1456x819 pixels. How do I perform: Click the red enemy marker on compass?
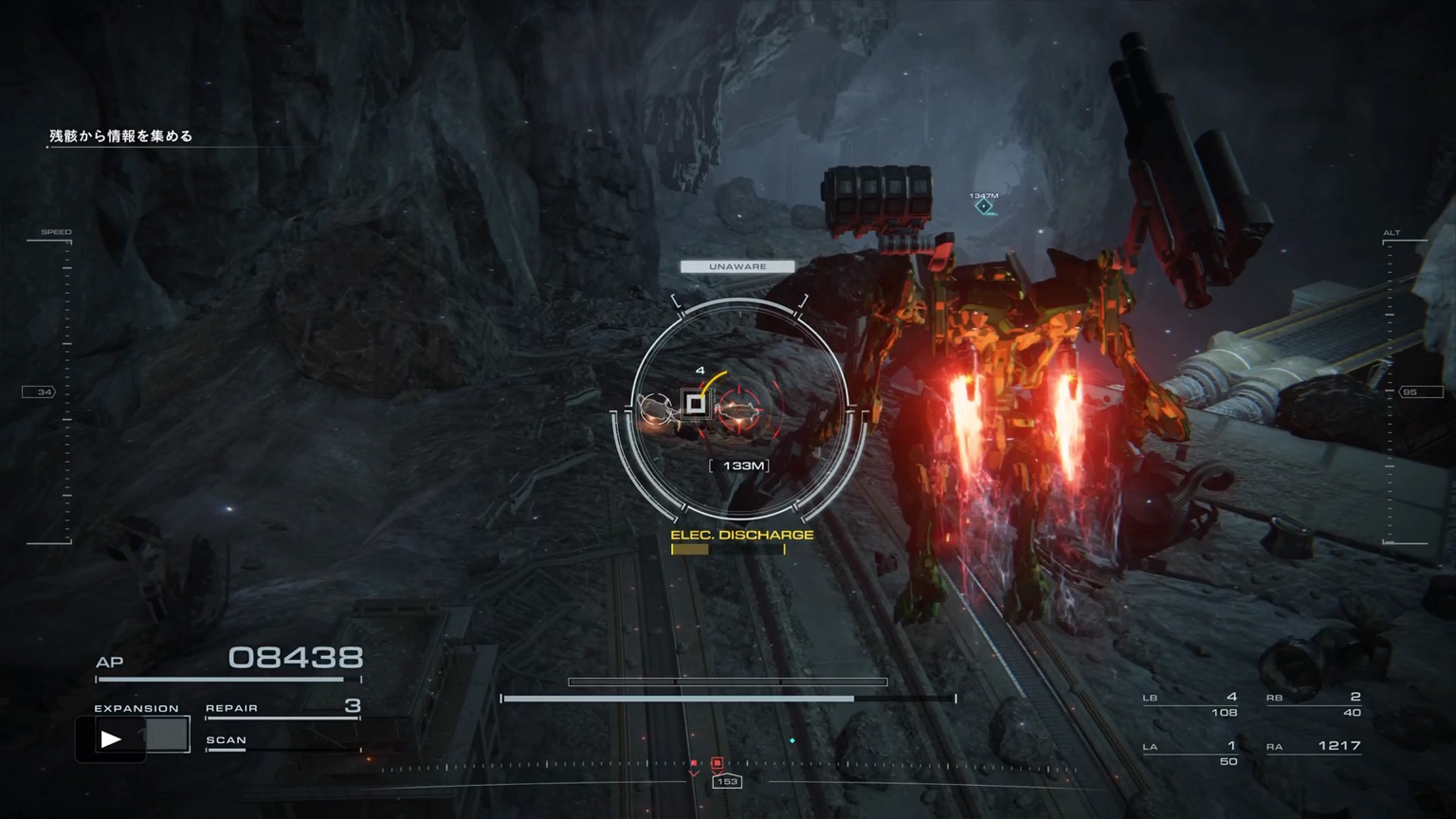tap(717, 763)
